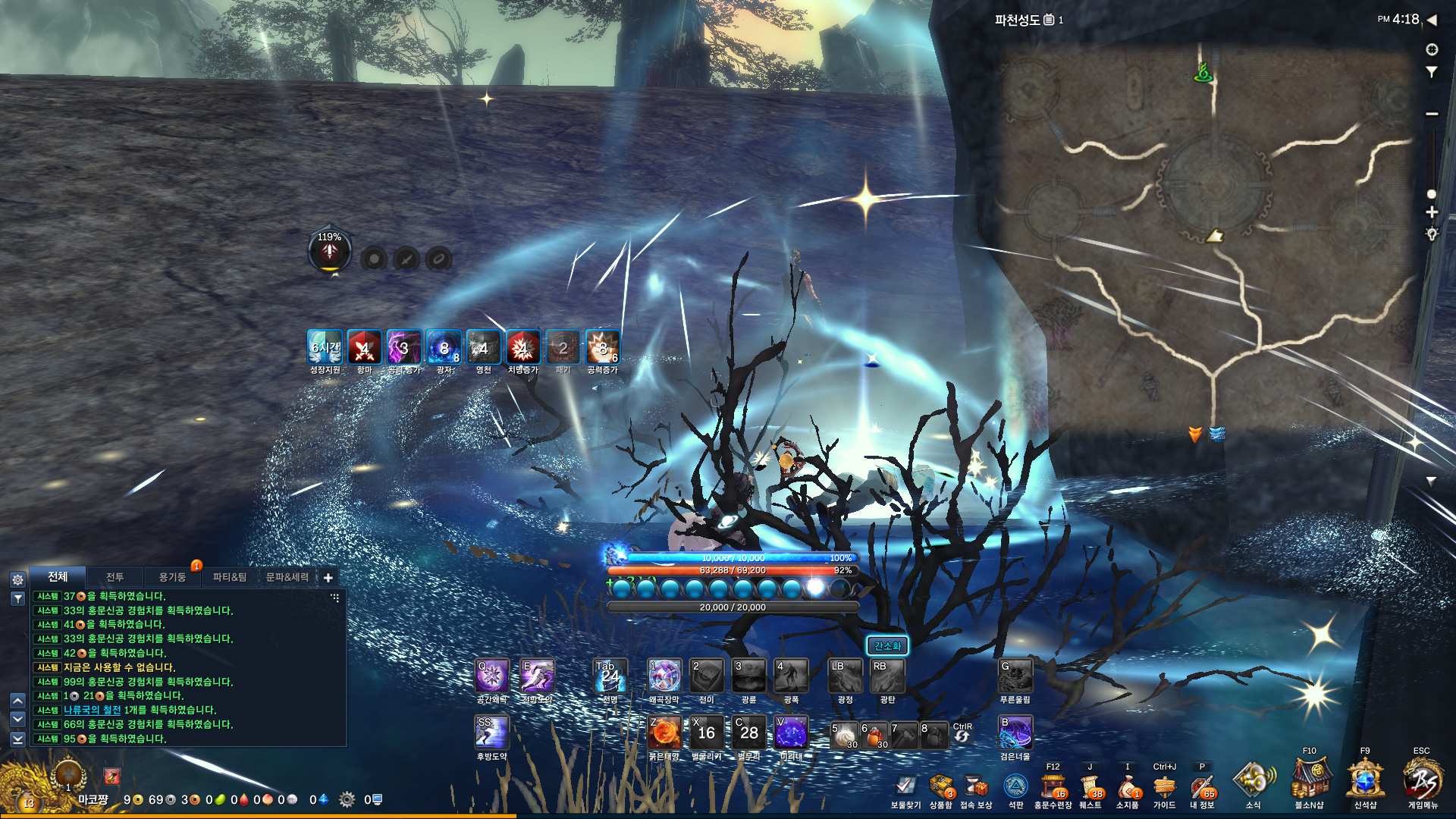Open the 소식 megaphone news icon
The image size is (1456, 819).
pos(1253,780)
